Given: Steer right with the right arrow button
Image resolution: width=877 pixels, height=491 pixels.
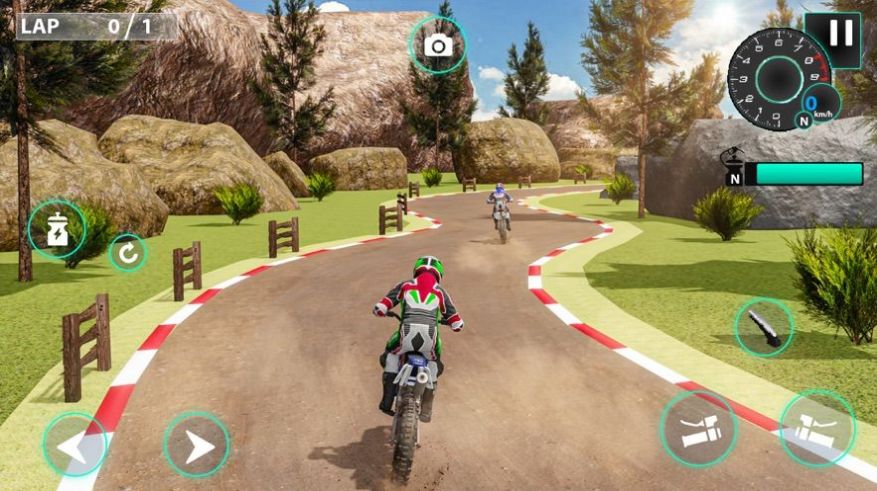Looking at the screenshot, I should click(x=197, y=445).
